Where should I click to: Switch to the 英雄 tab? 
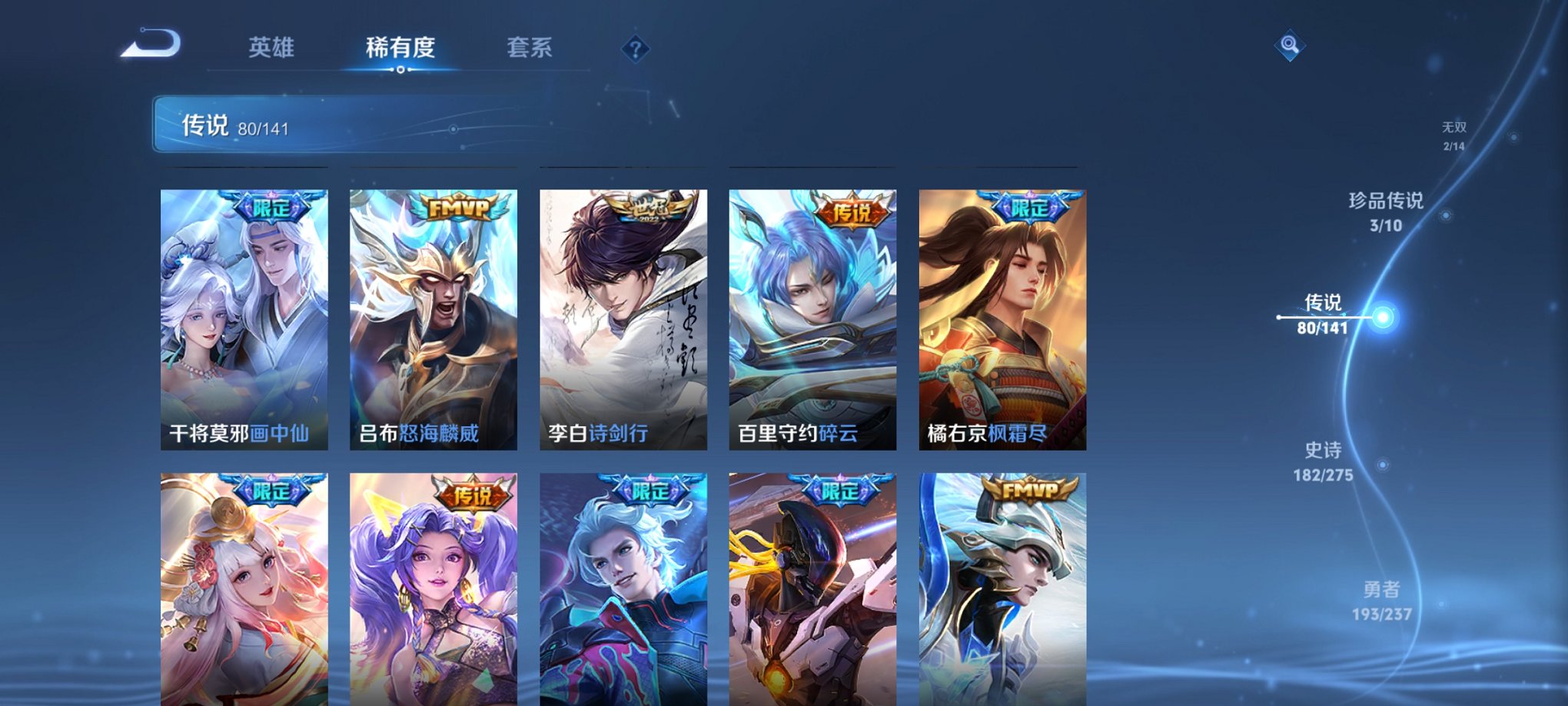coord(273,46)
